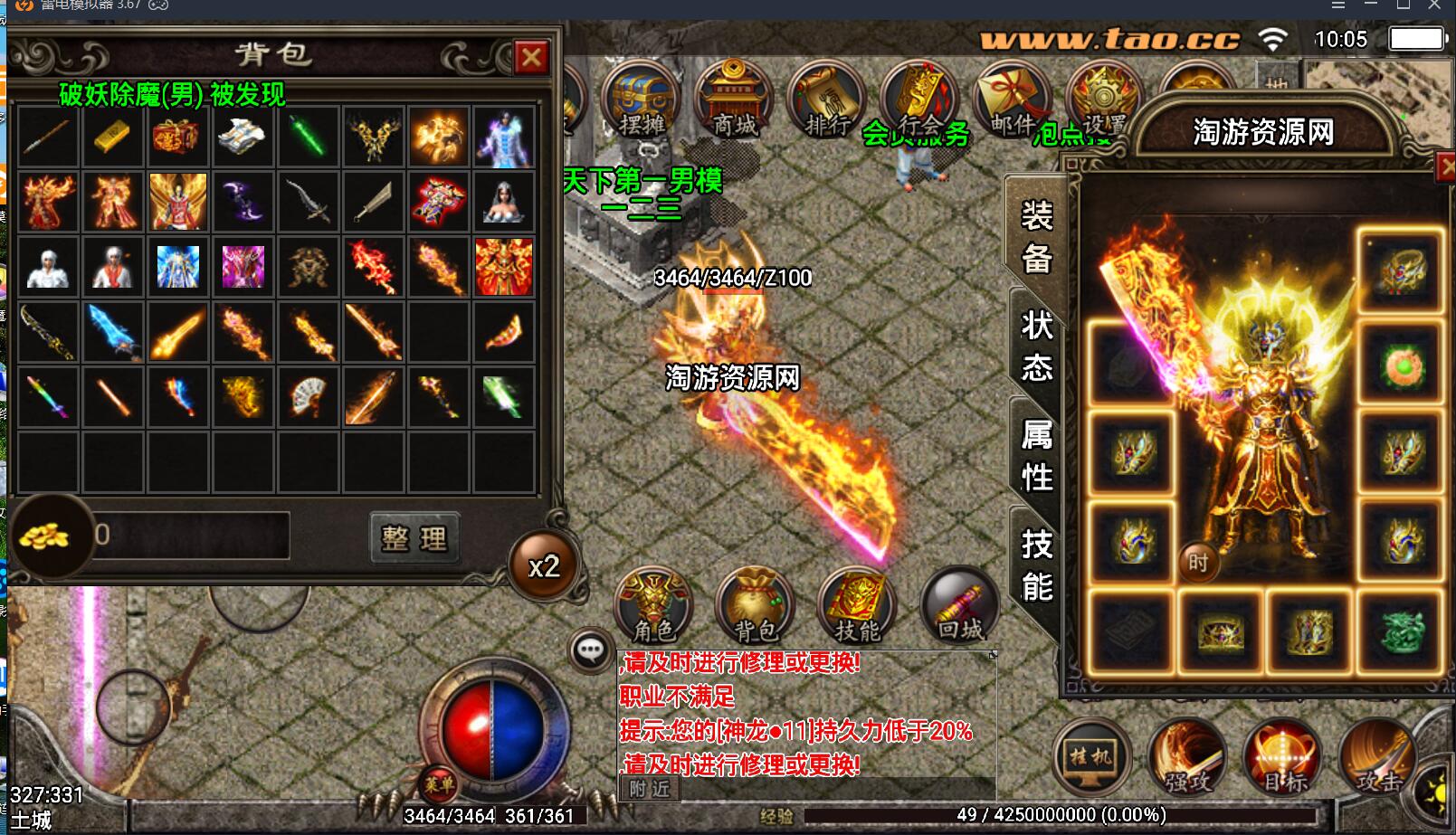This screenshot has height=835, width=1456.
Task: Select the gold bar item slot
Action: click(x=112, y=138)
